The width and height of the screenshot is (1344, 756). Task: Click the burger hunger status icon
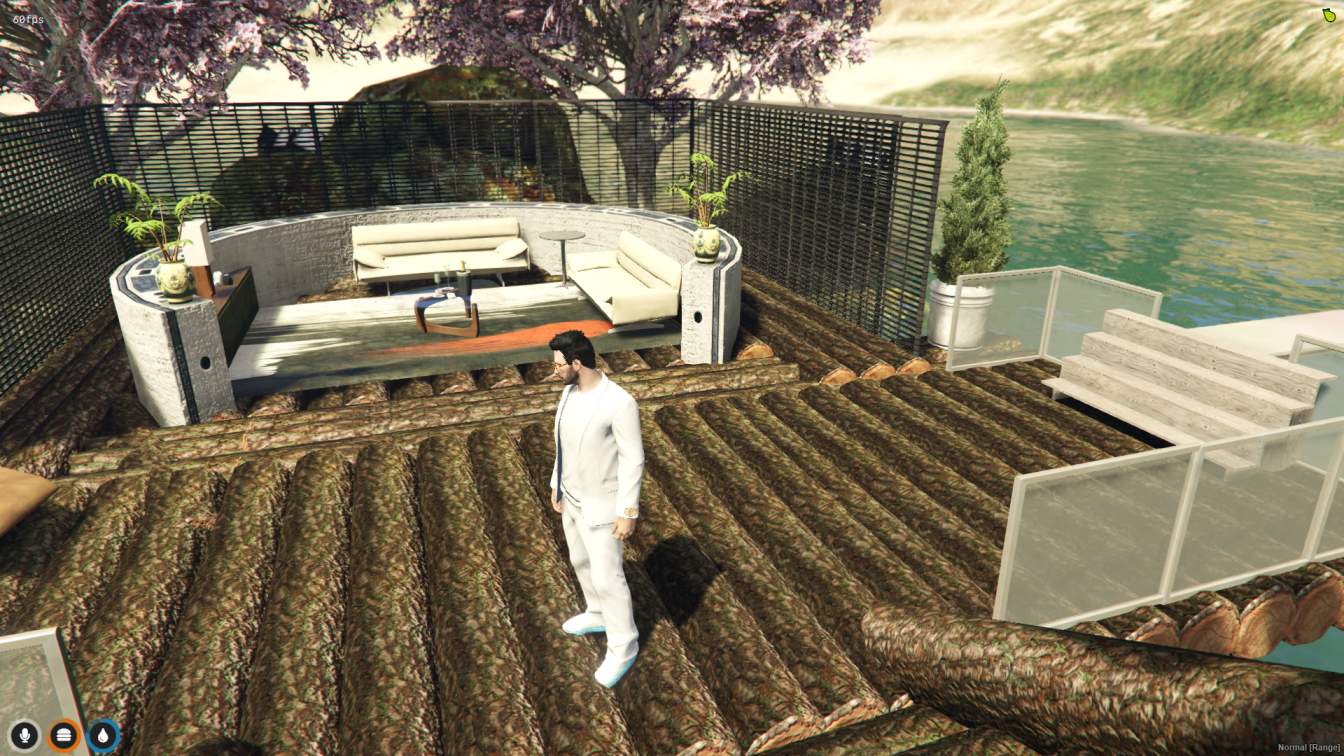pyautogui.click(x=62, y=735)
